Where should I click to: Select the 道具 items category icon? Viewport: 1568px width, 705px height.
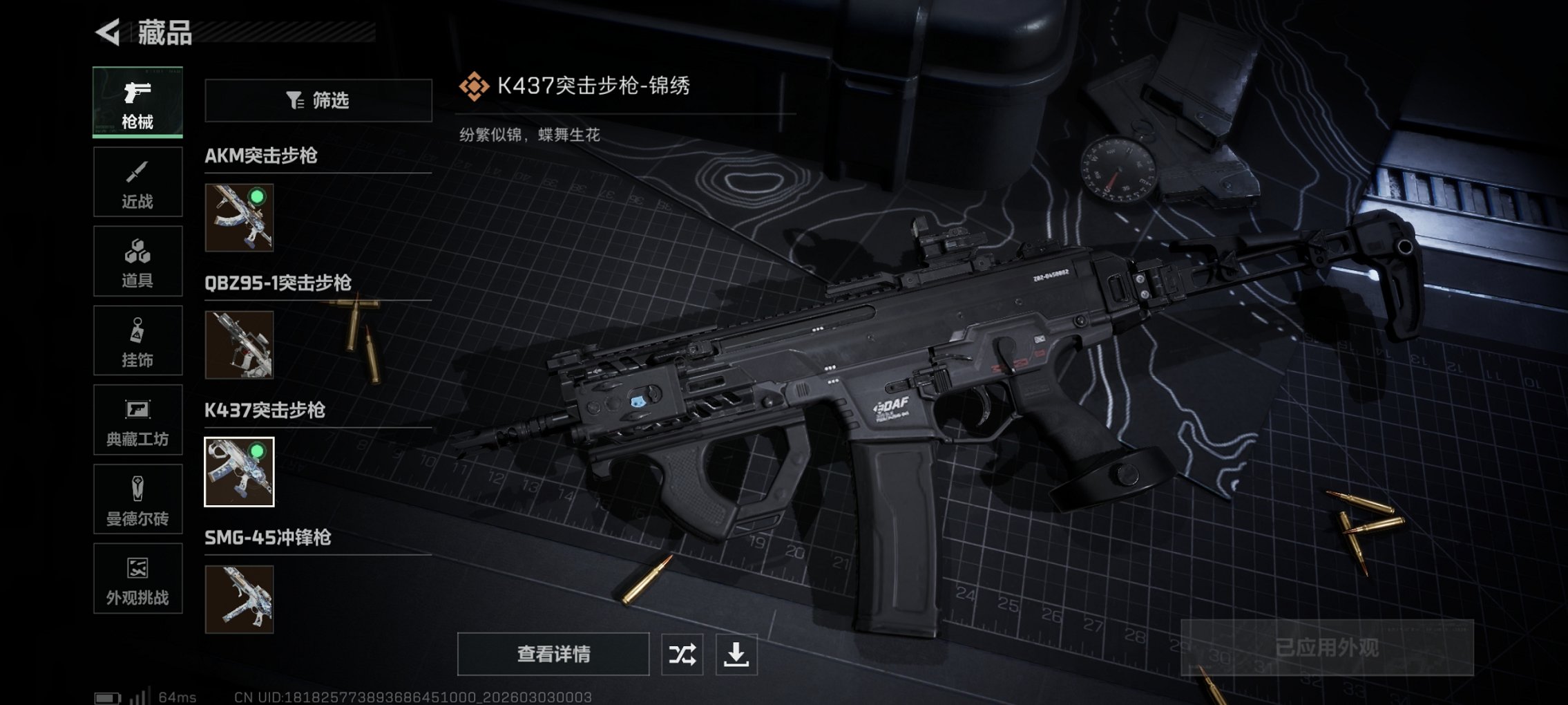coord(137,261)
